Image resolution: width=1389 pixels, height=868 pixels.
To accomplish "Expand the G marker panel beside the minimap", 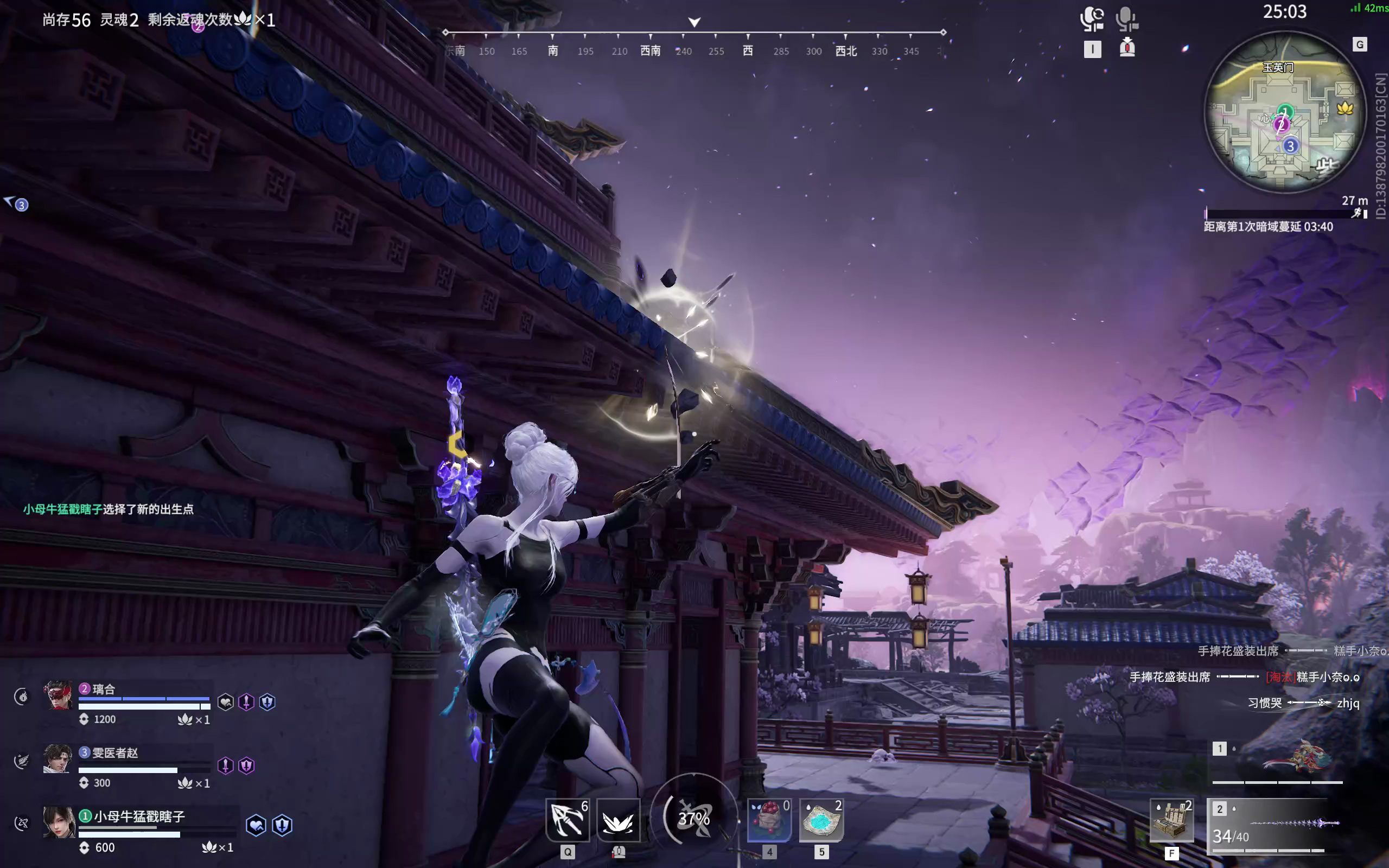I will coord(1360,44).
